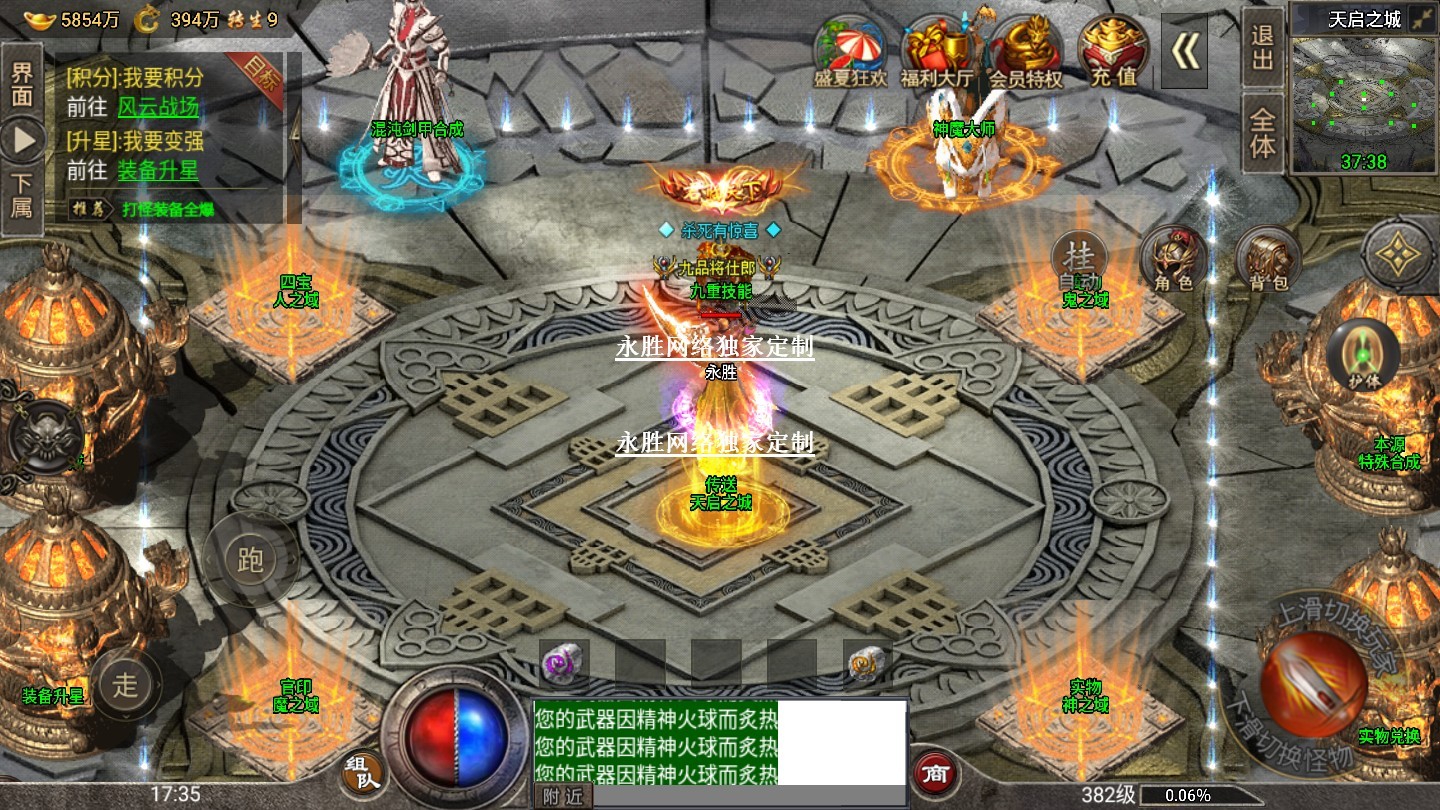Viewport: 1440px width, 810px height.
Task: Open the 背包 backpack
Action: click(1268, 258)
